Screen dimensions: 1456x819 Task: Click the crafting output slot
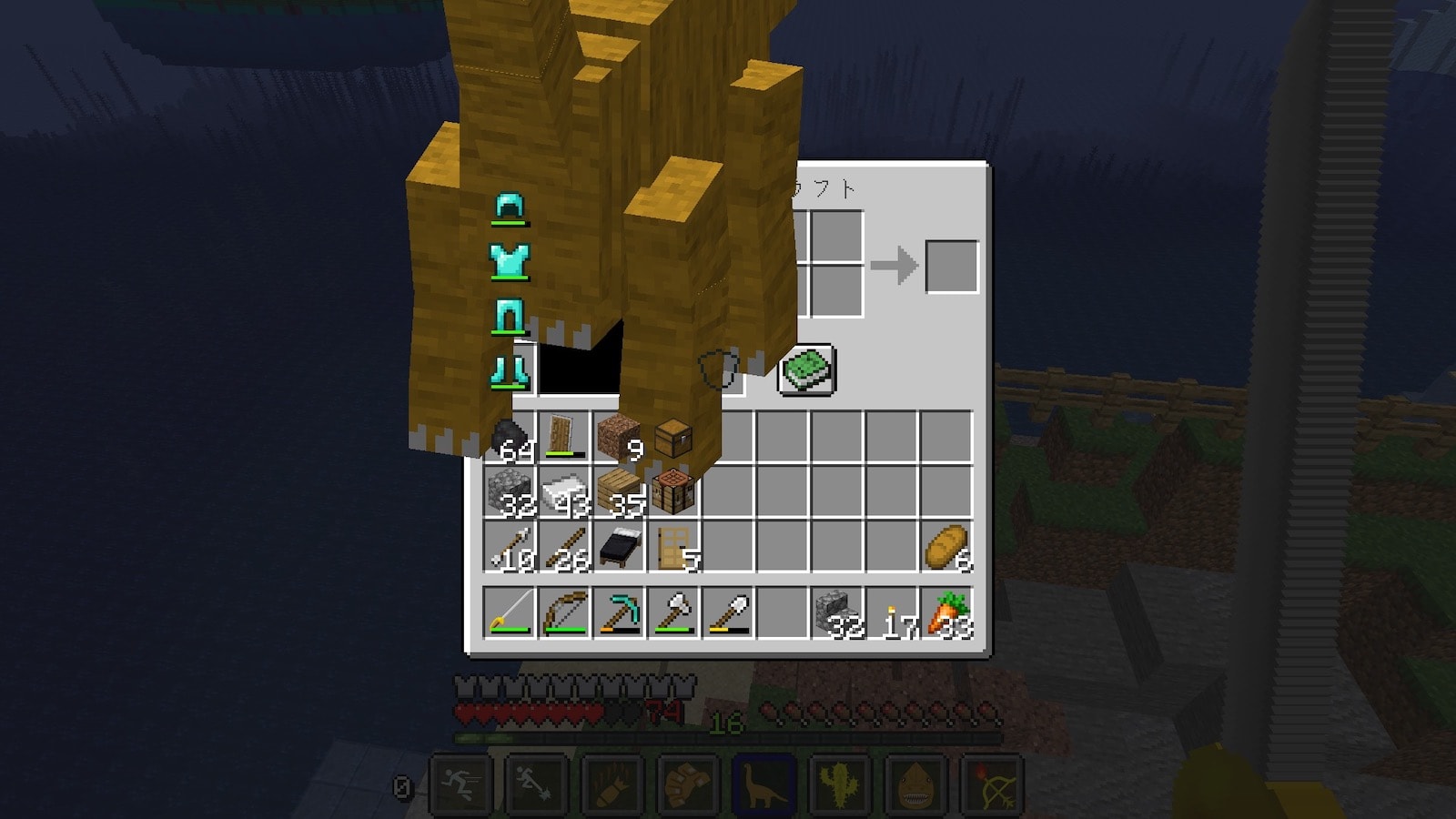click(952, 267)
